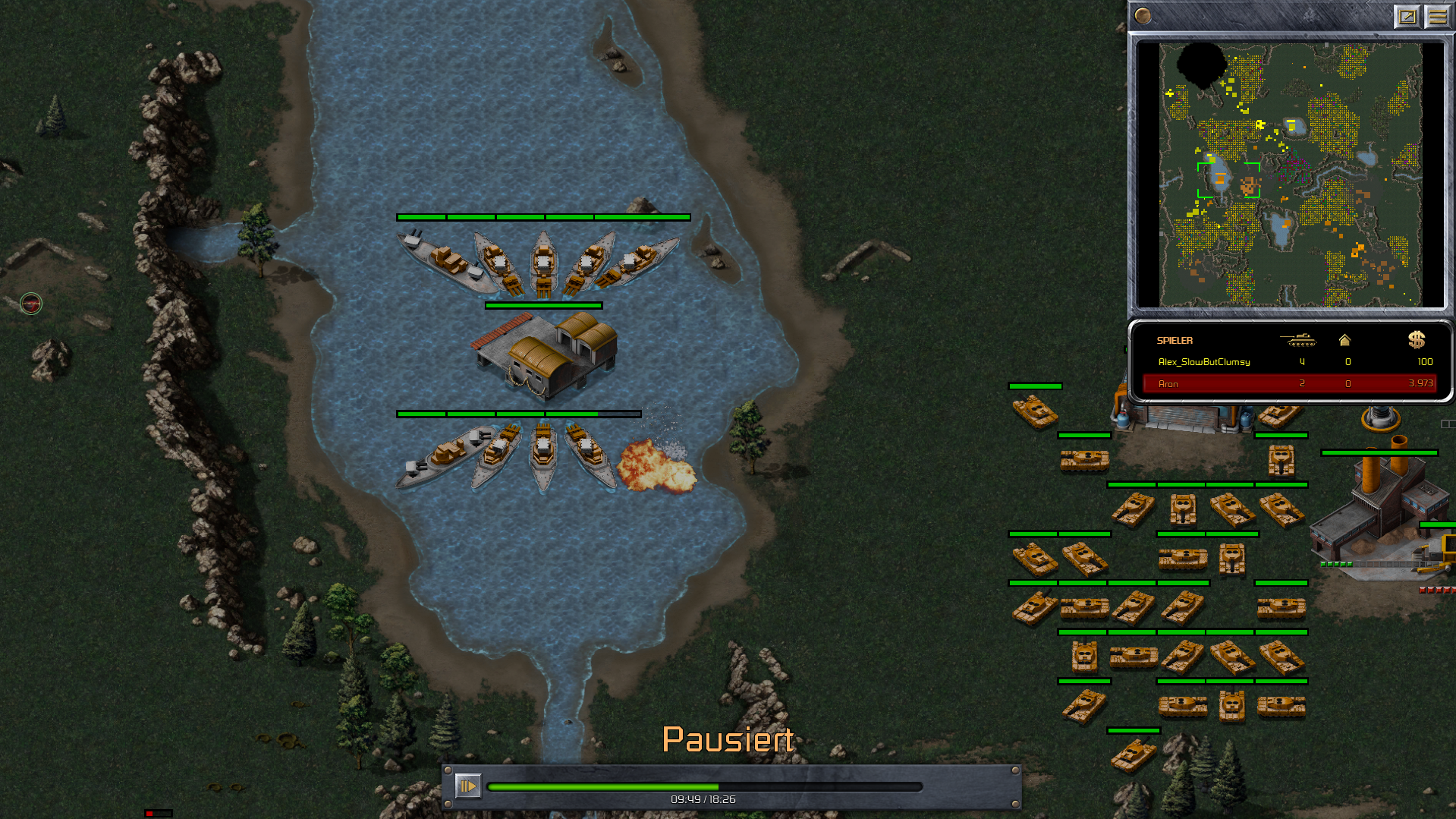Click the tank units column icon
This screenshot has height=819, width=1456.
pos(1297,340)
